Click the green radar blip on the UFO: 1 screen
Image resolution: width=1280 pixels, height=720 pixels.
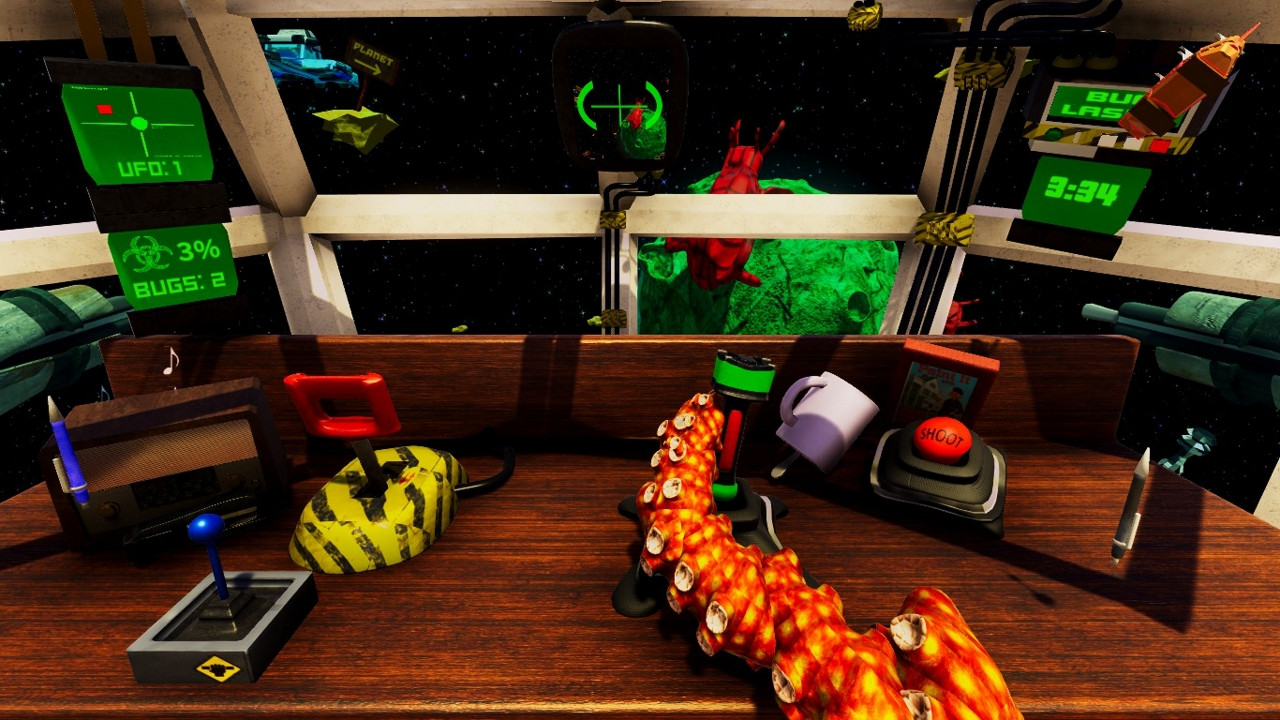click(x=139, y=122)
